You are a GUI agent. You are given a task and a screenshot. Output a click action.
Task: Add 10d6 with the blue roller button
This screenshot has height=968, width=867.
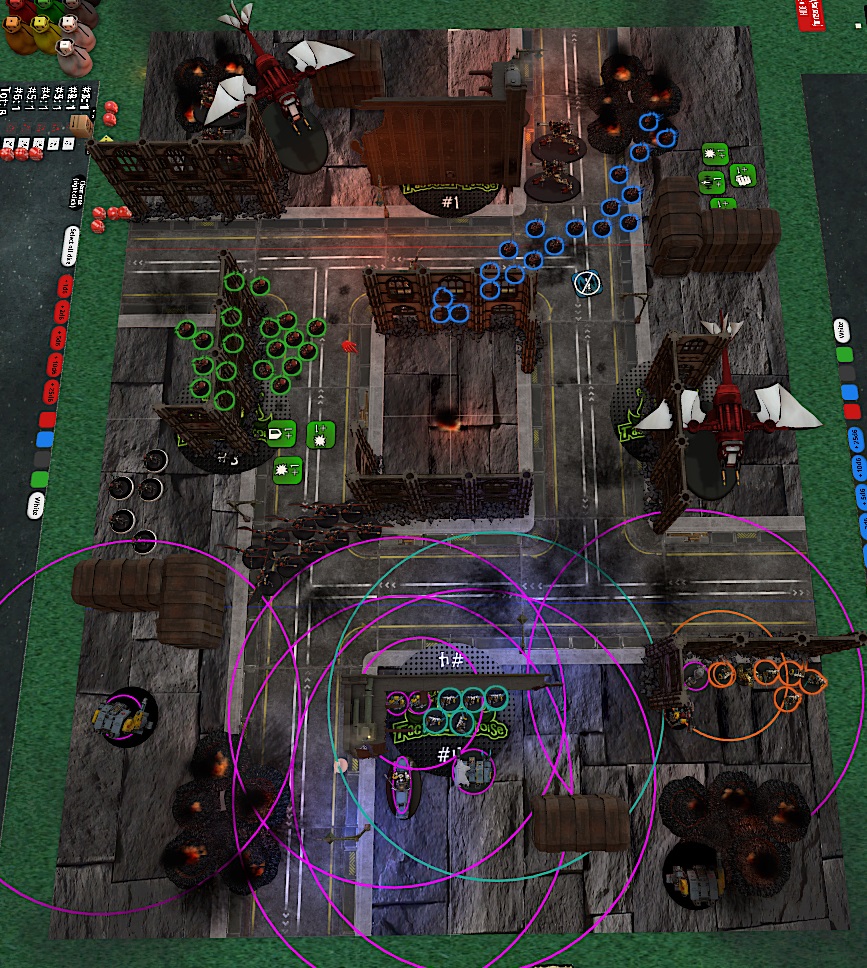pos(859,465)
